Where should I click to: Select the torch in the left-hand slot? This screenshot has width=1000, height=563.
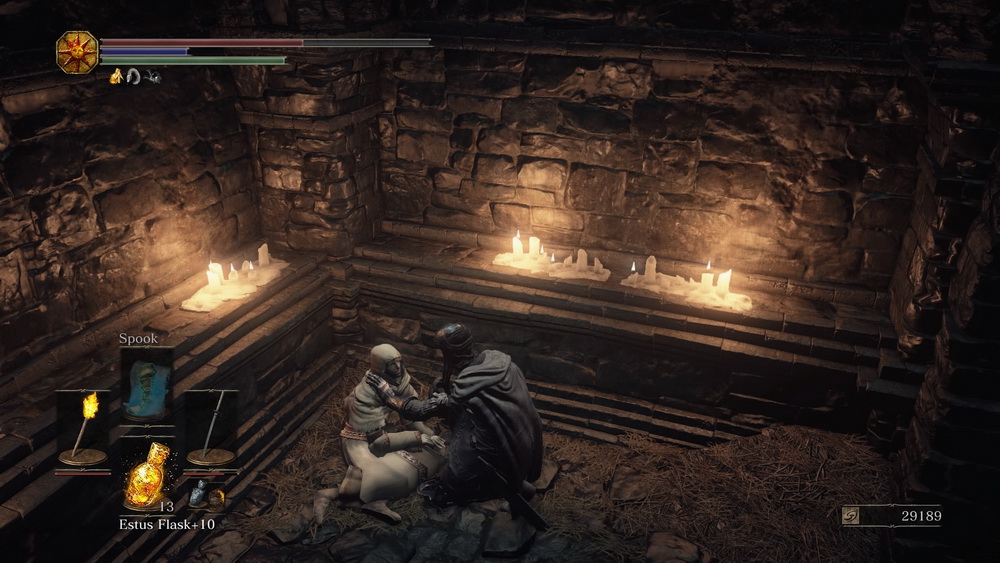click(x=83, y=427)
